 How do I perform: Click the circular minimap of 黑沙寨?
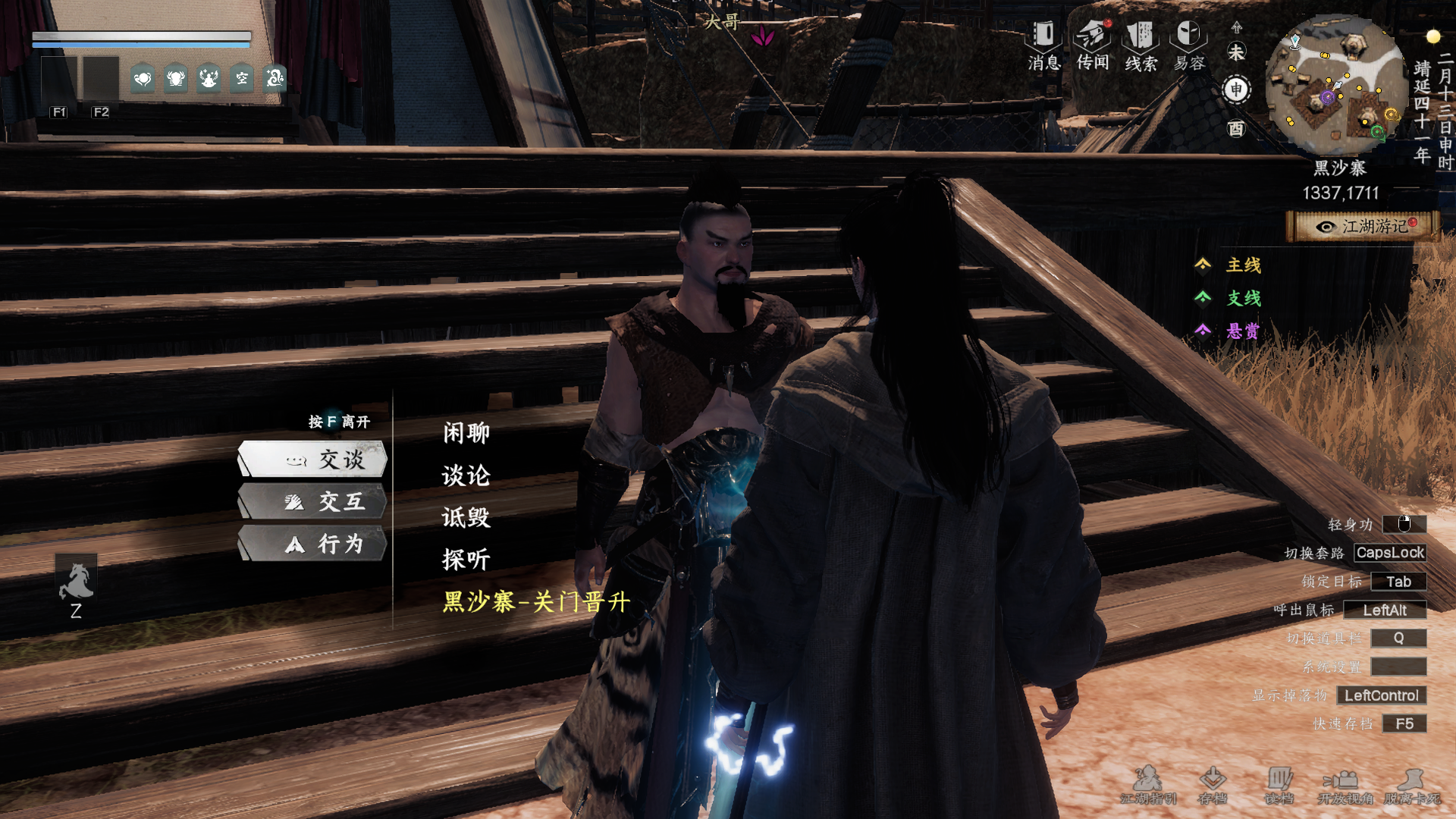coord(1336,85)
